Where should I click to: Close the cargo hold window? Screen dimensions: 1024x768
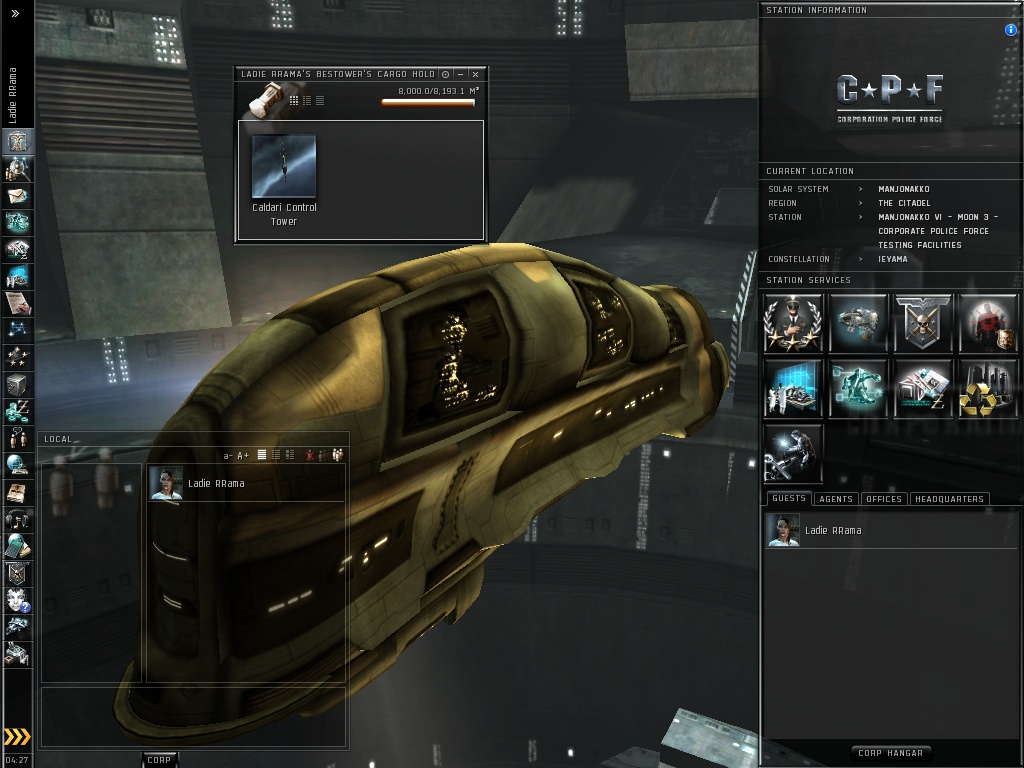click(x=476, y=74)
